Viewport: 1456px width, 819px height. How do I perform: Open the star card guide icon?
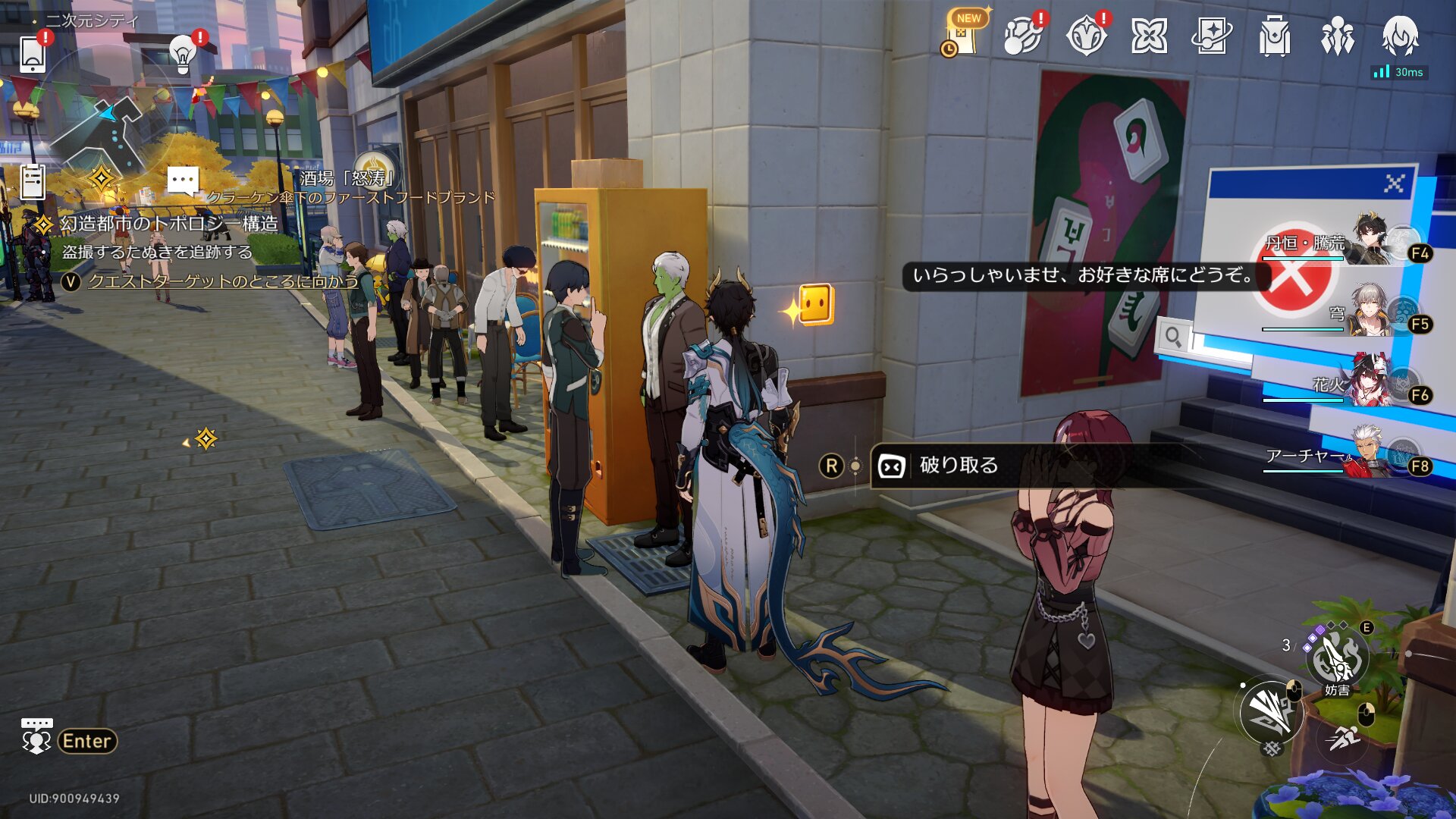1212,36
